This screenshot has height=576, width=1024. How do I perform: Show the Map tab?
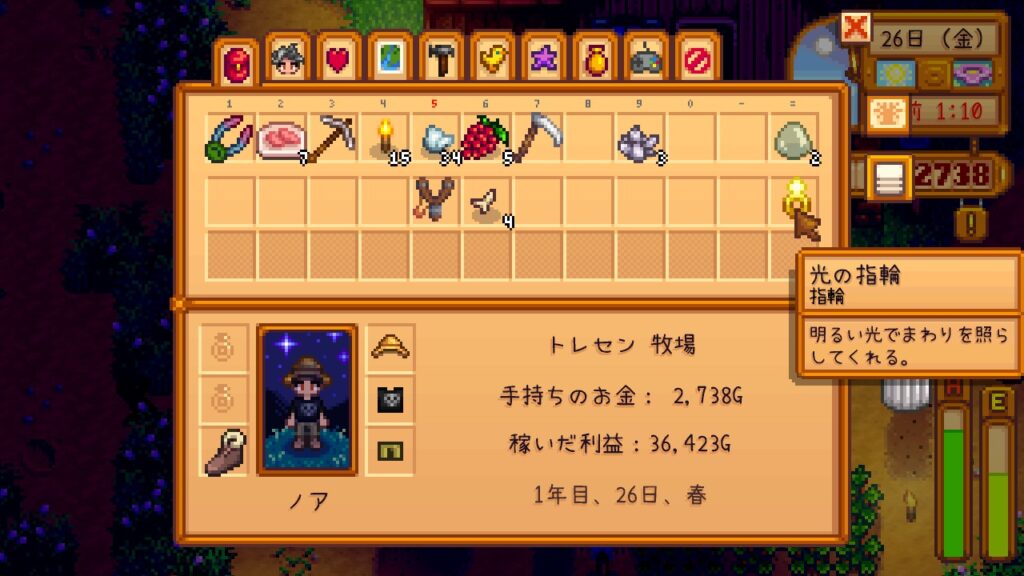(x=390, y=61)
